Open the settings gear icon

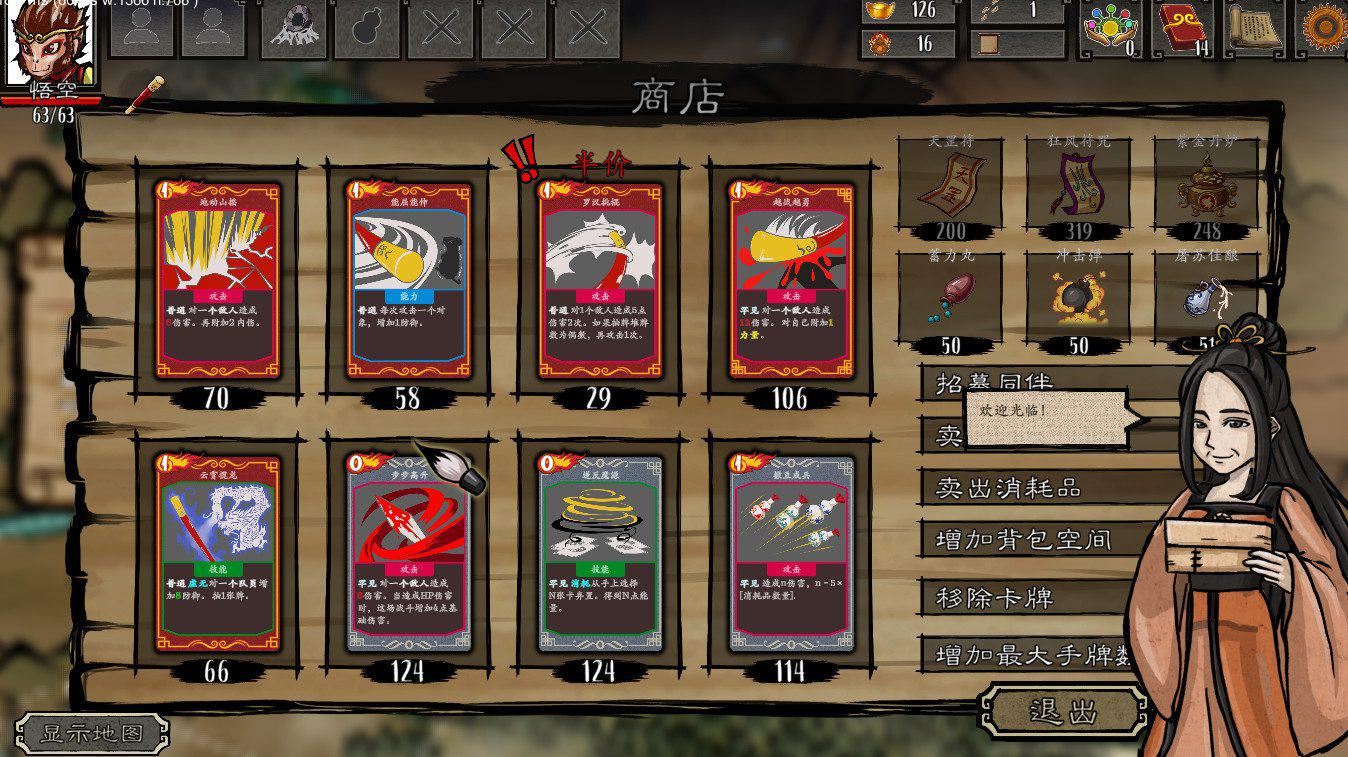pyautogui.click(x=1326, y=26)
